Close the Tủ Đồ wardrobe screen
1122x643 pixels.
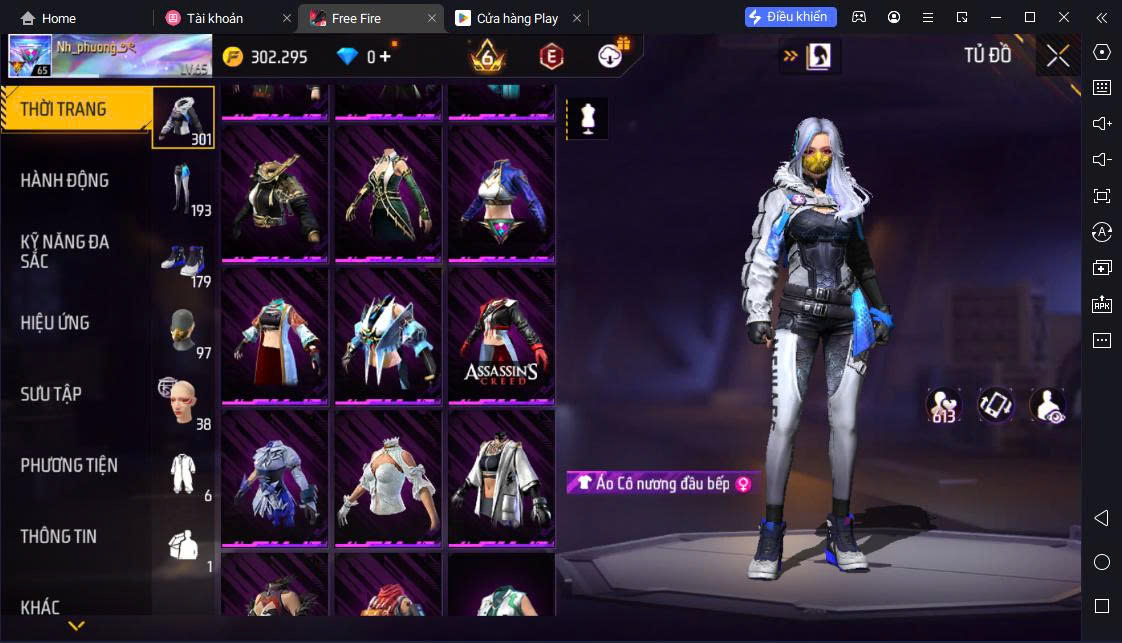coord(1057,56)
